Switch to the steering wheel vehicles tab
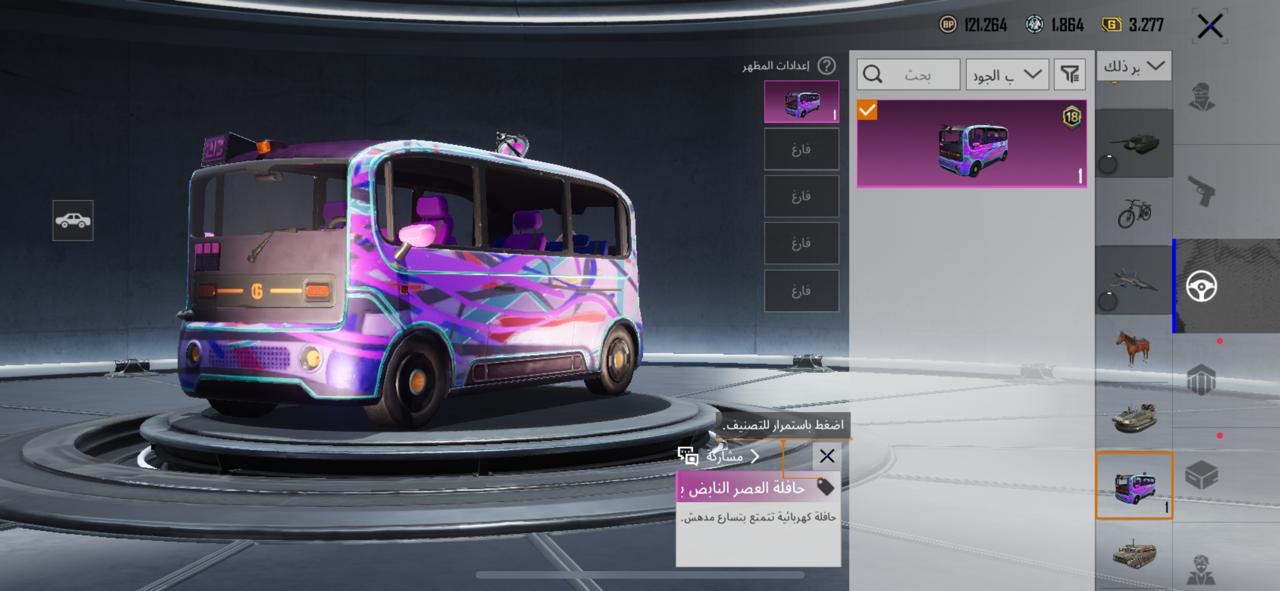Viewport: 1280px width, 591px height. click(1202, 287)
